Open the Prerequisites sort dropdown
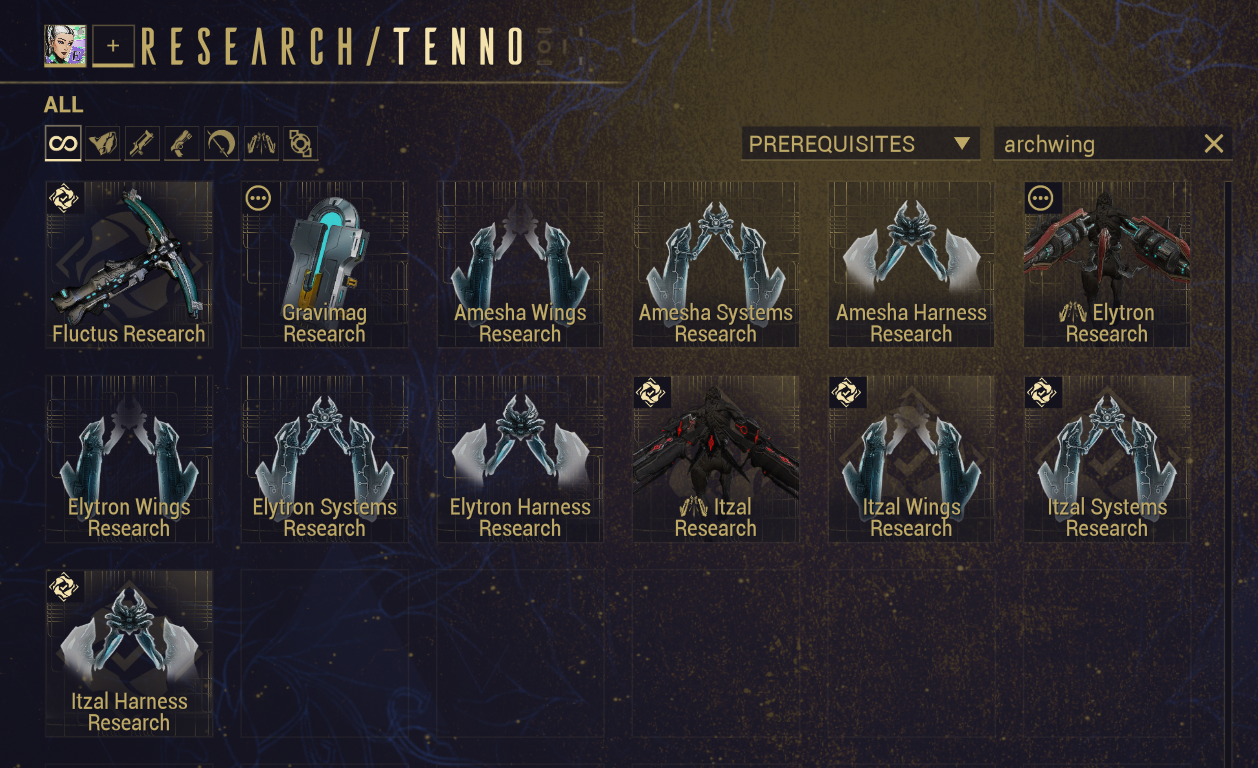The image size is (1258, 768). coord(860,144)
